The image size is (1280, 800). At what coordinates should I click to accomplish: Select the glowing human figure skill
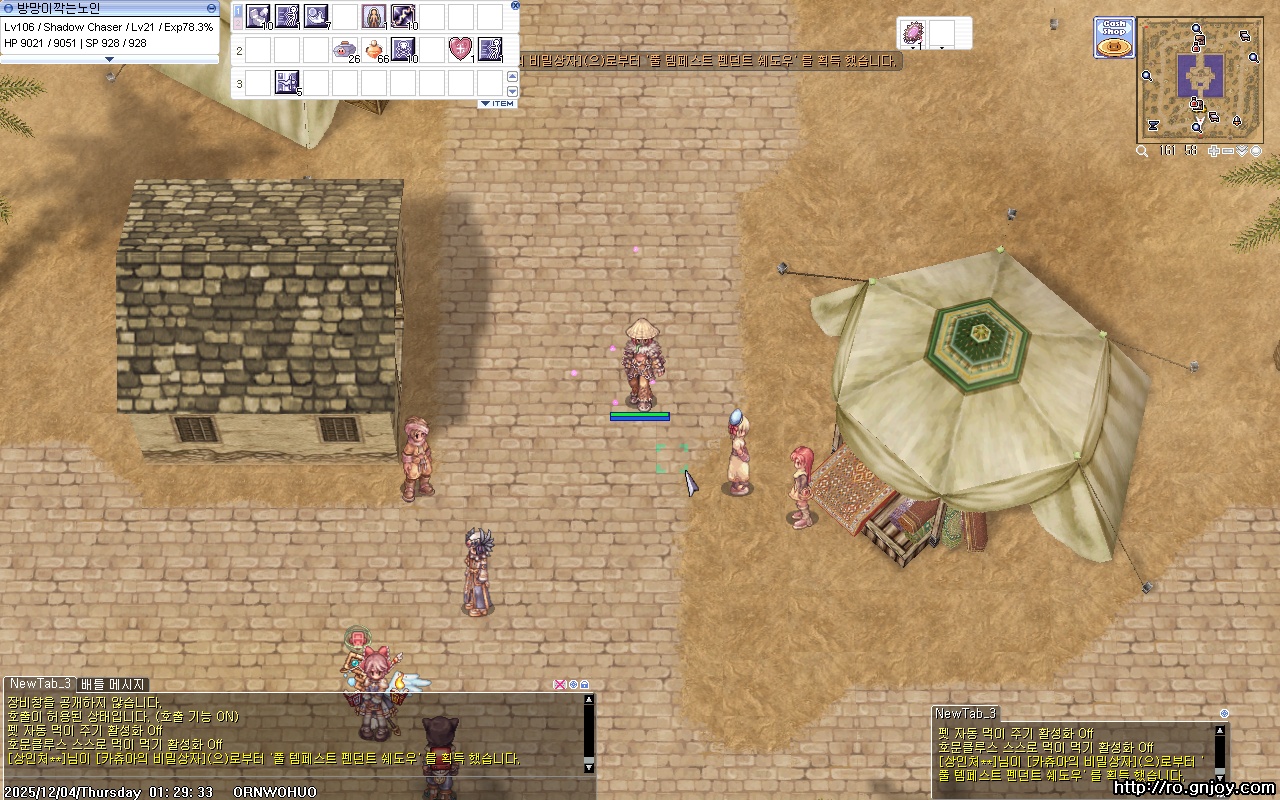[x=374, y=16]
